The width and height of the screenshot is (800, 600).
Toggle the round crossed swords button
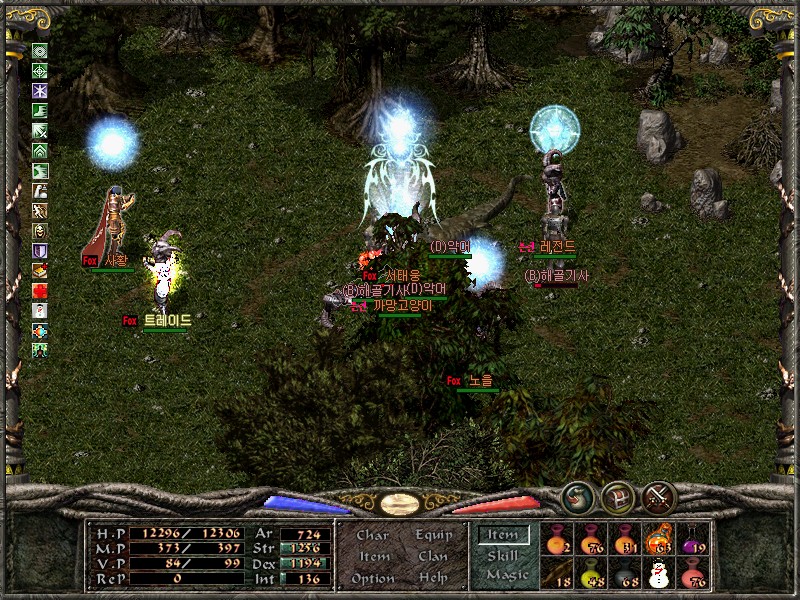point(658,496)
